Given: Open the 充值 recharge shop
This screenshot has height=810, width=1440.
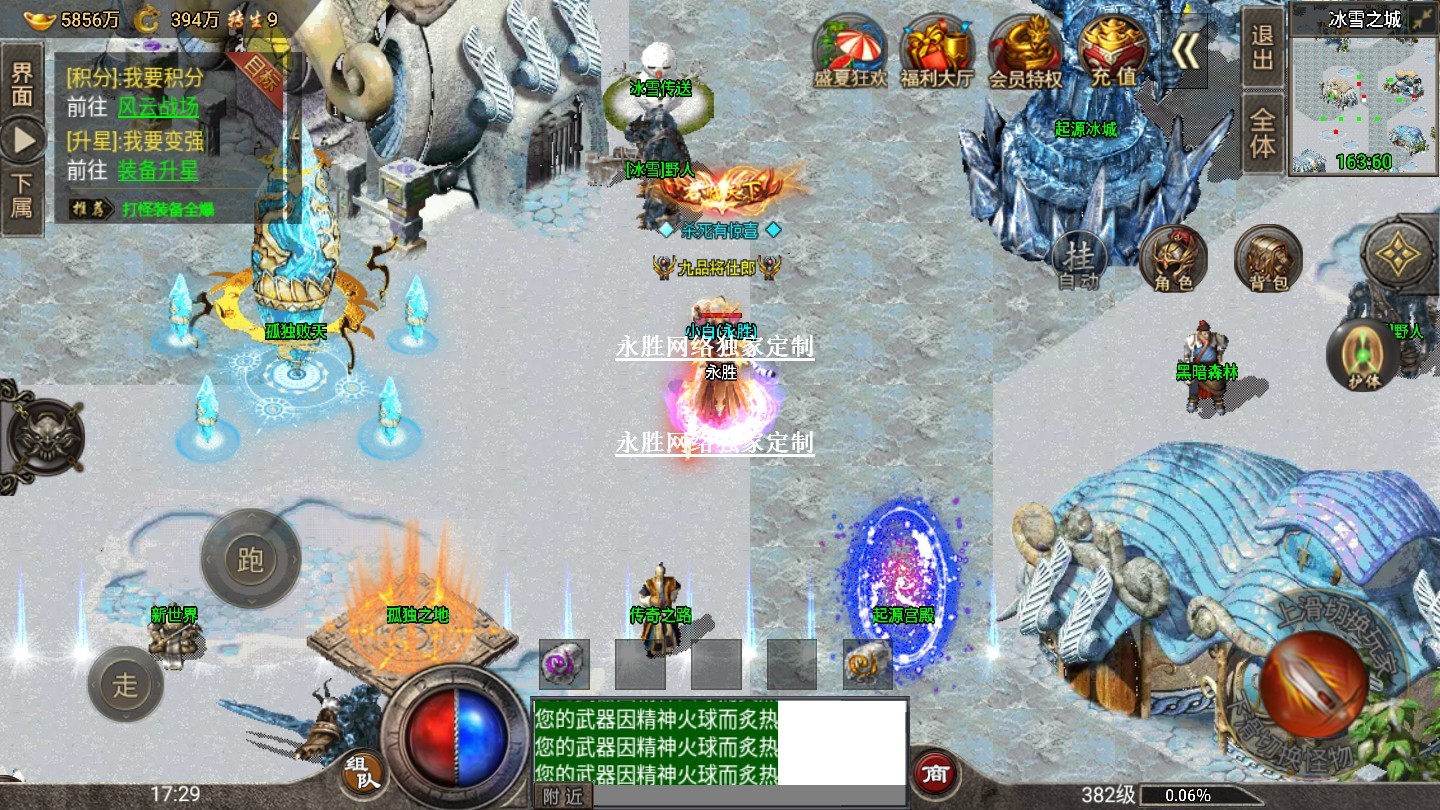Looking at the screenshot, I should (x=1112, y=50).
